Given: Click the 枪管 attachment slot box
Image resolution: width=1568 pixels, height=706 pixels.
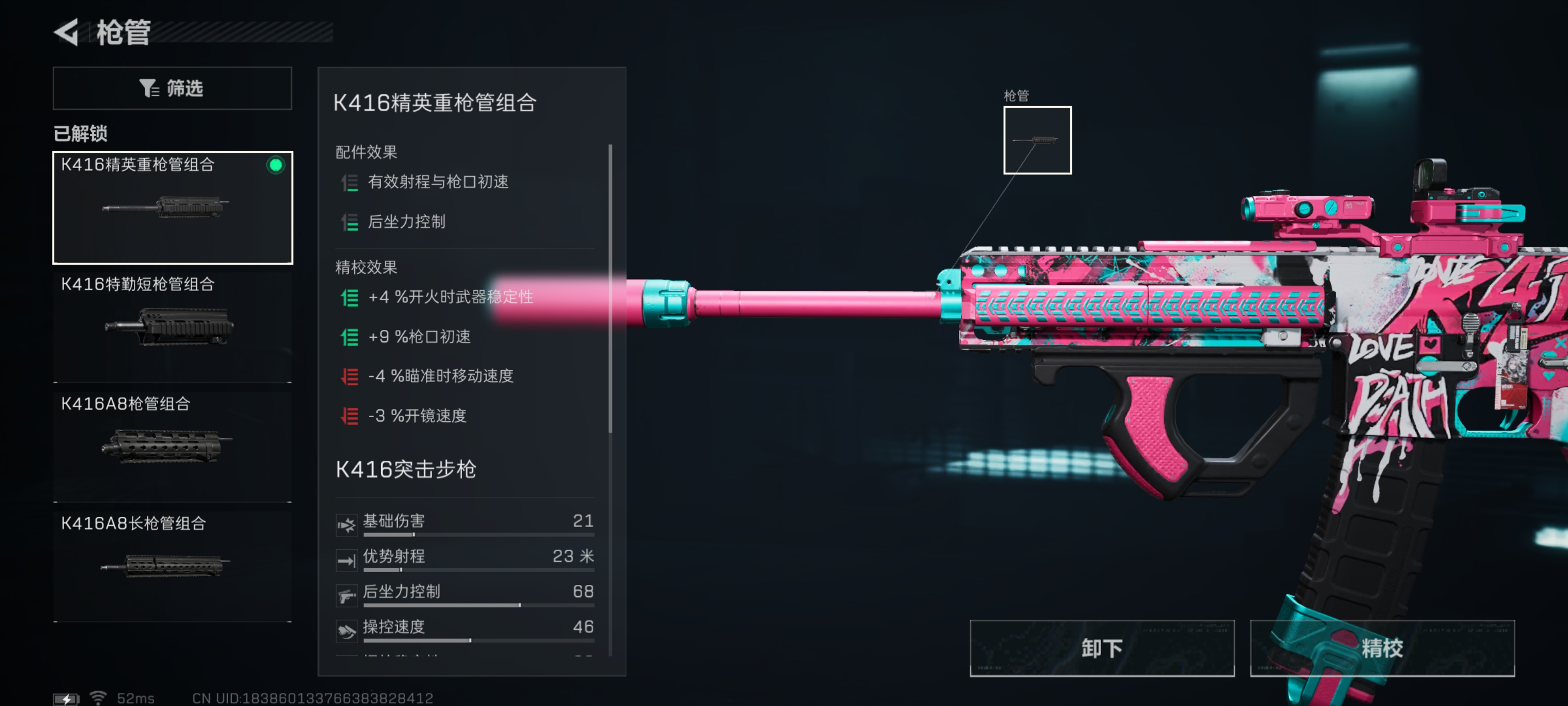Looking at the screenshot, I should tap(1037, 140).
